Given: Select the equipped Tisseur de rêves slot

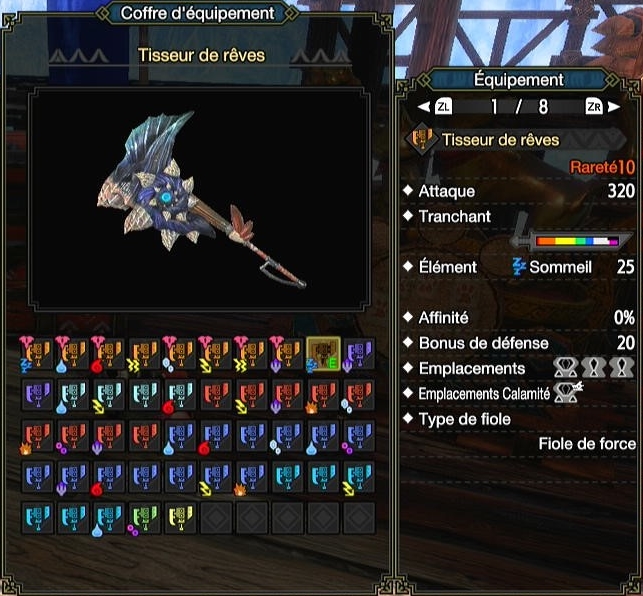Looking at the screenshot, I should click(x=322, y=353).
